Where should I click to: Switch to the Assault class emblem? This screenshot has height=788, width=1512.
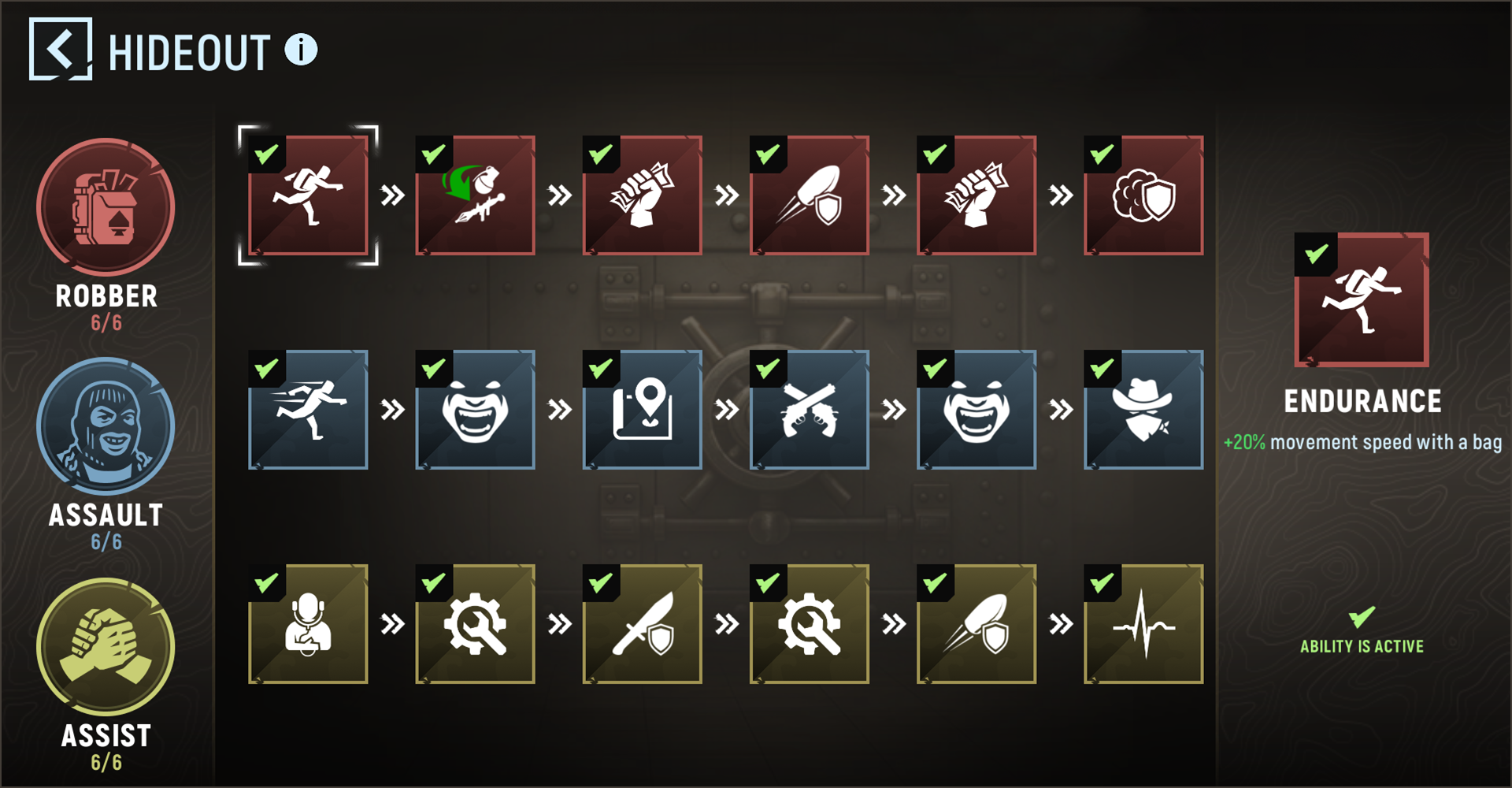pos(106,426)
